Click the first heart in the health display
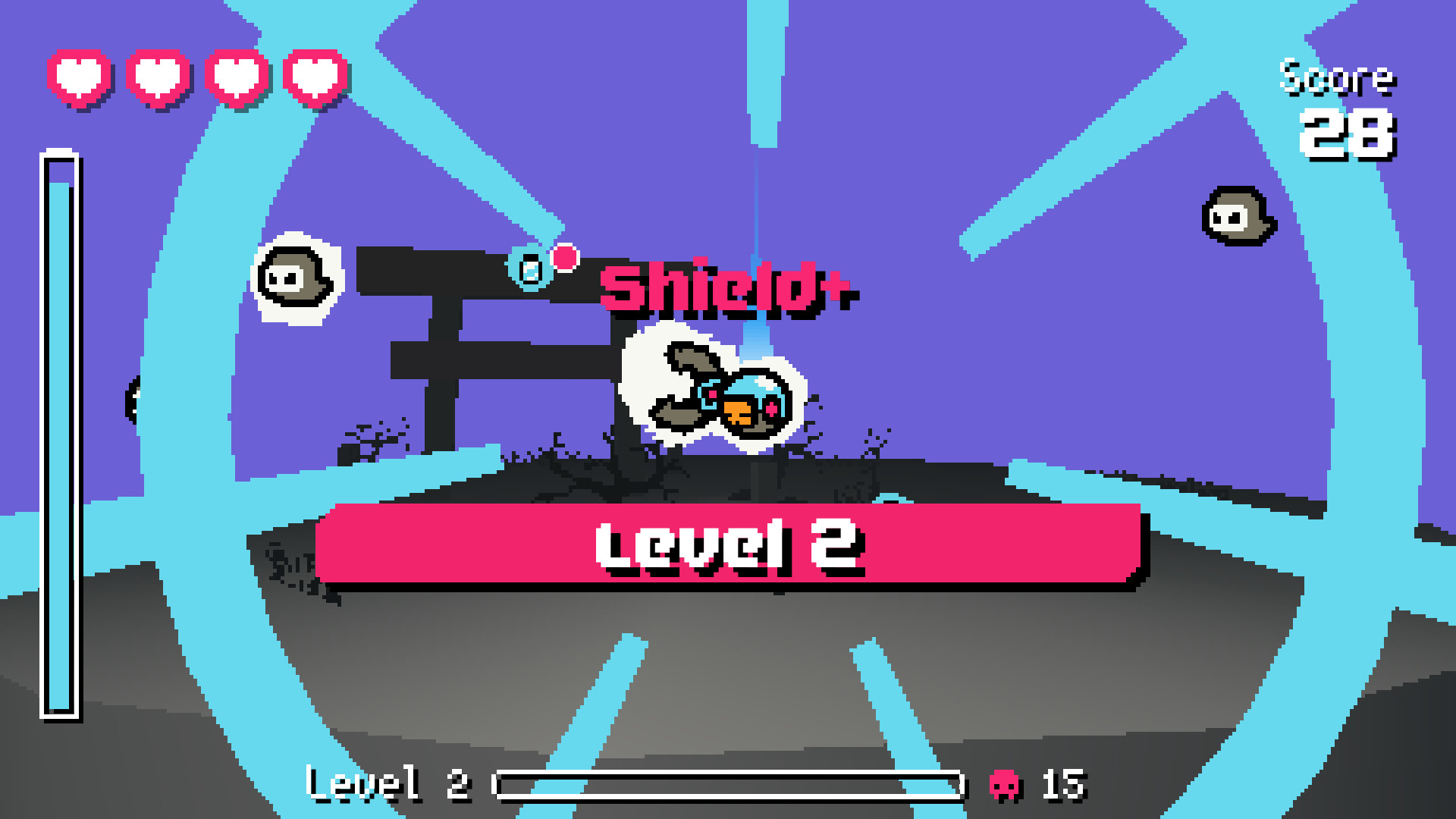This screenshot has height=819, width=1456. click(78, 77)
